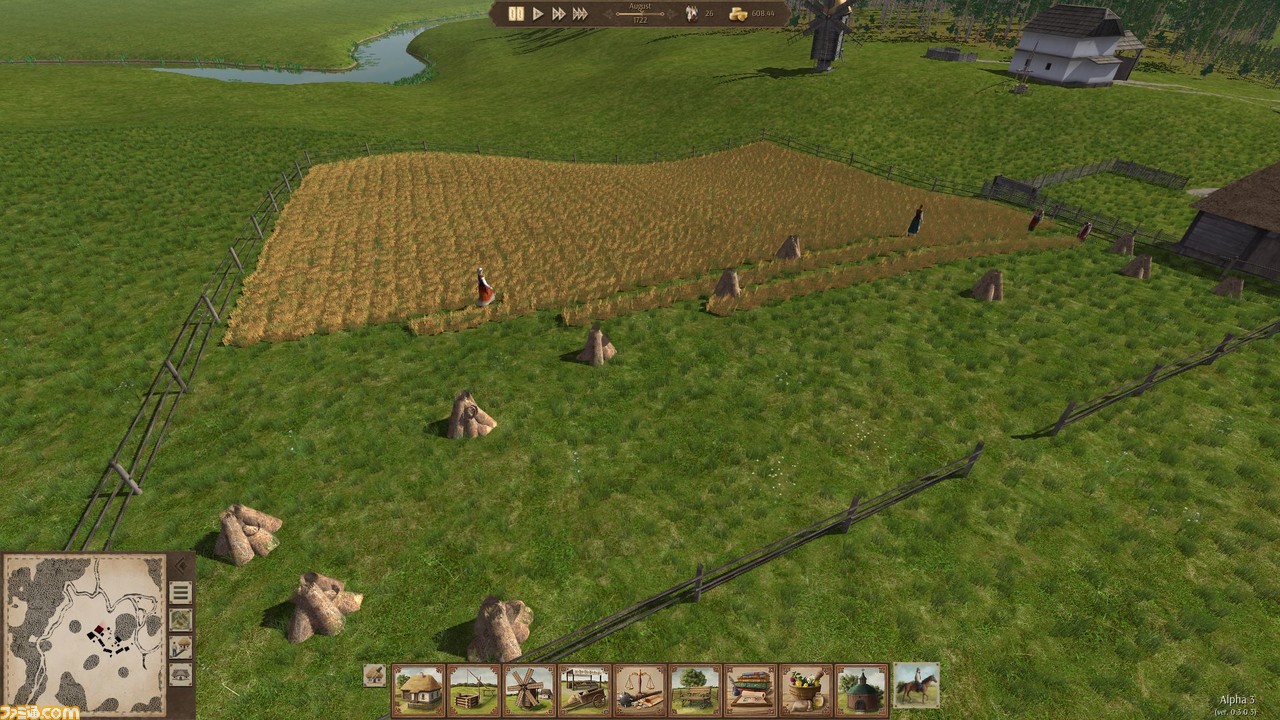Open the market cart build category
The height and width of the screenshot is (720, 1280).
tap(584, 689)
